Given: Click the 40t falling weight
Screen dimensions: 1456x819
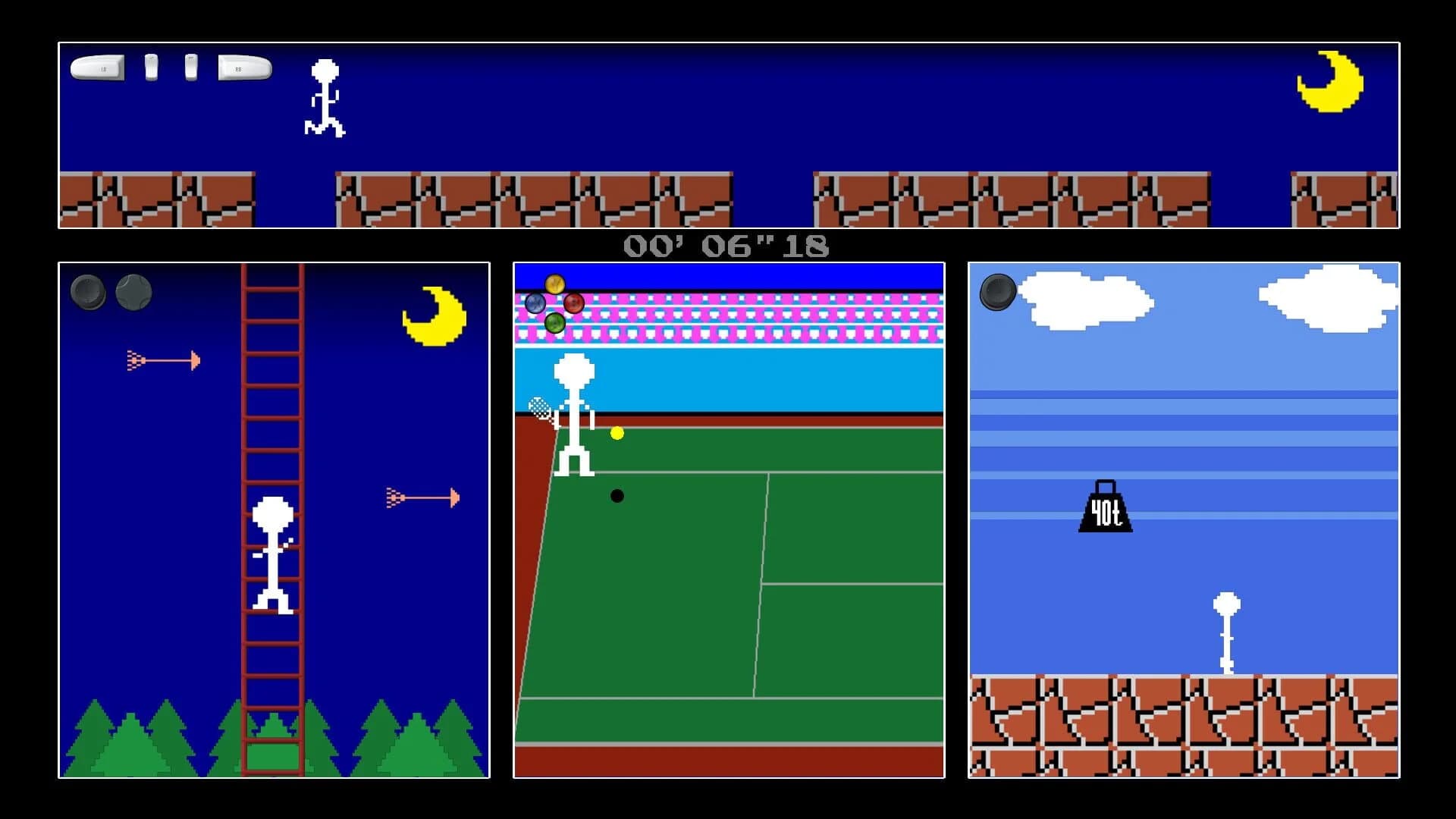Looking at the screenshot, I should [1104, 512].
